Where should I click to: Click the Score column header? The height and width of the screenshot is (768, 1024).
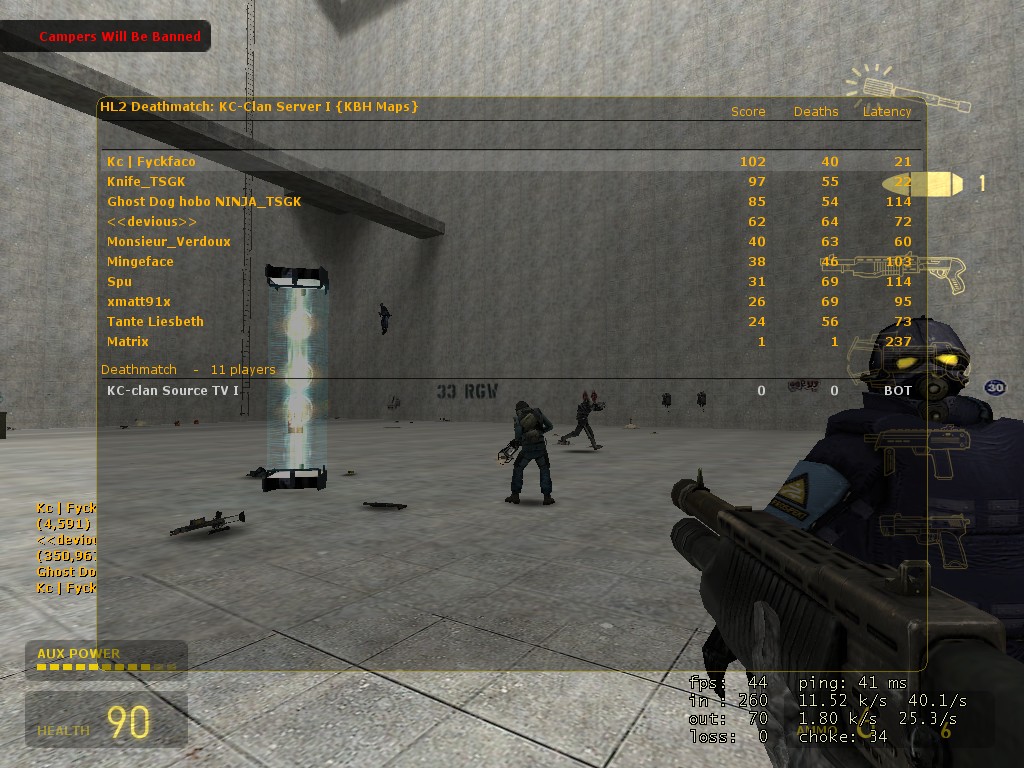[x=748, y=112]
